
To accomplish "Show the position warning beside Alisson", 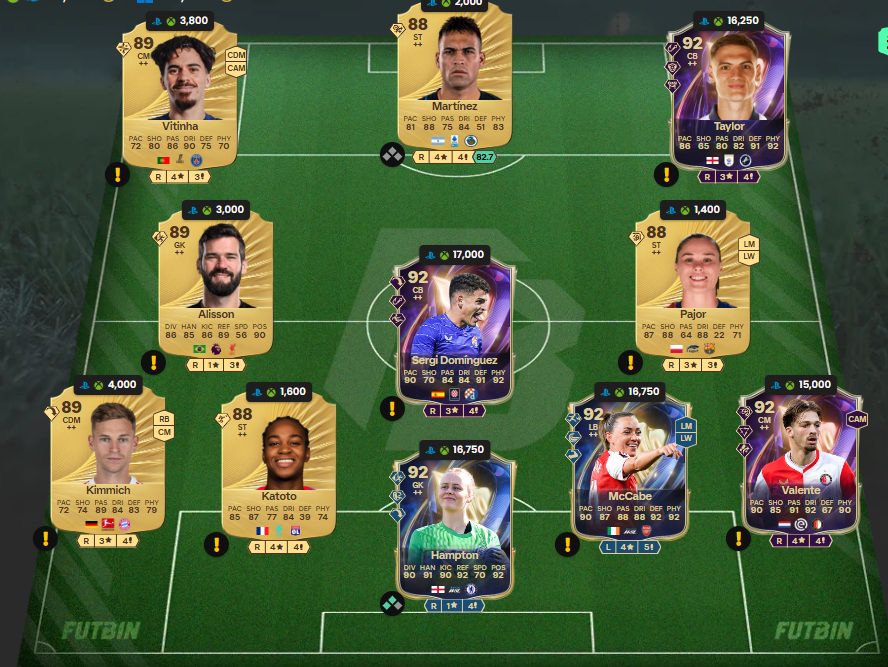I will [x=153, y=362].
